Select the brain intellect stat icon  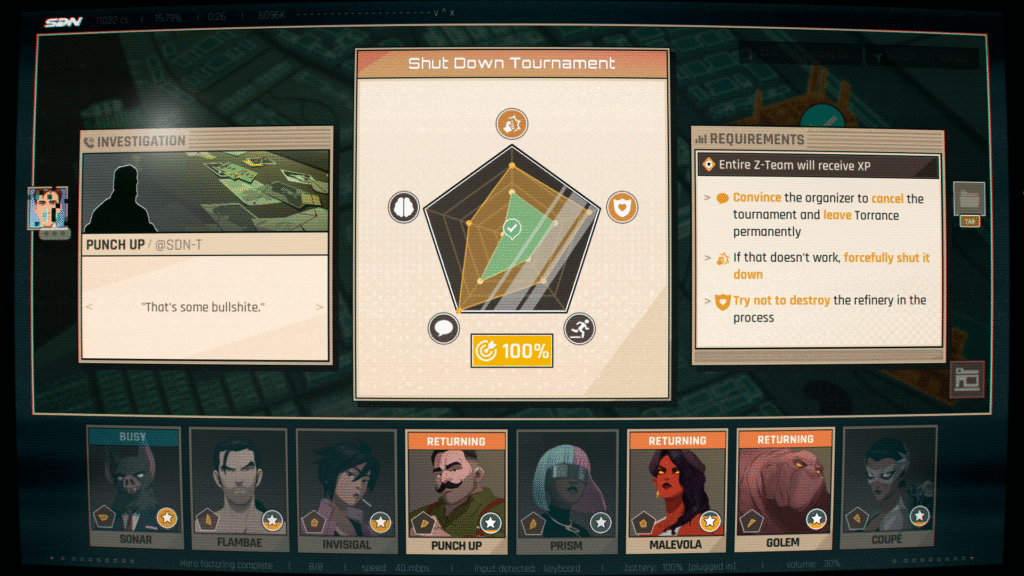coord(403,207)
